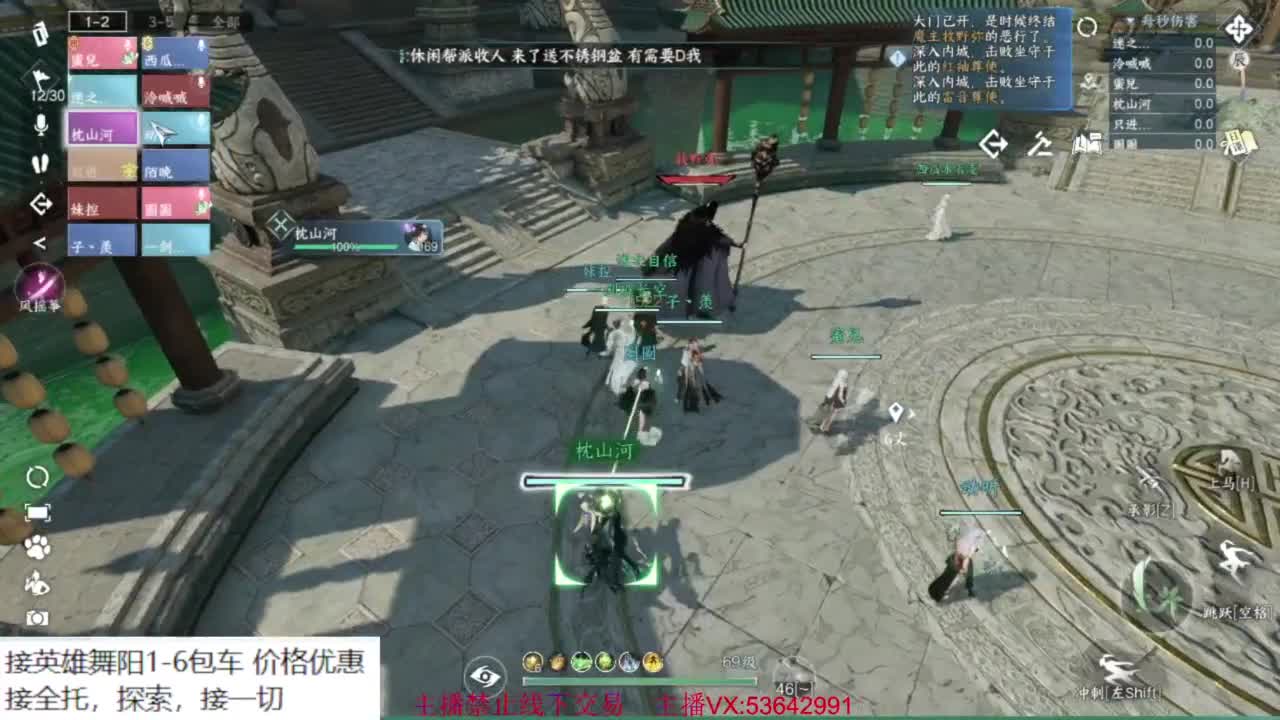Click the 红袖尊使 quest link

[970, 67]
